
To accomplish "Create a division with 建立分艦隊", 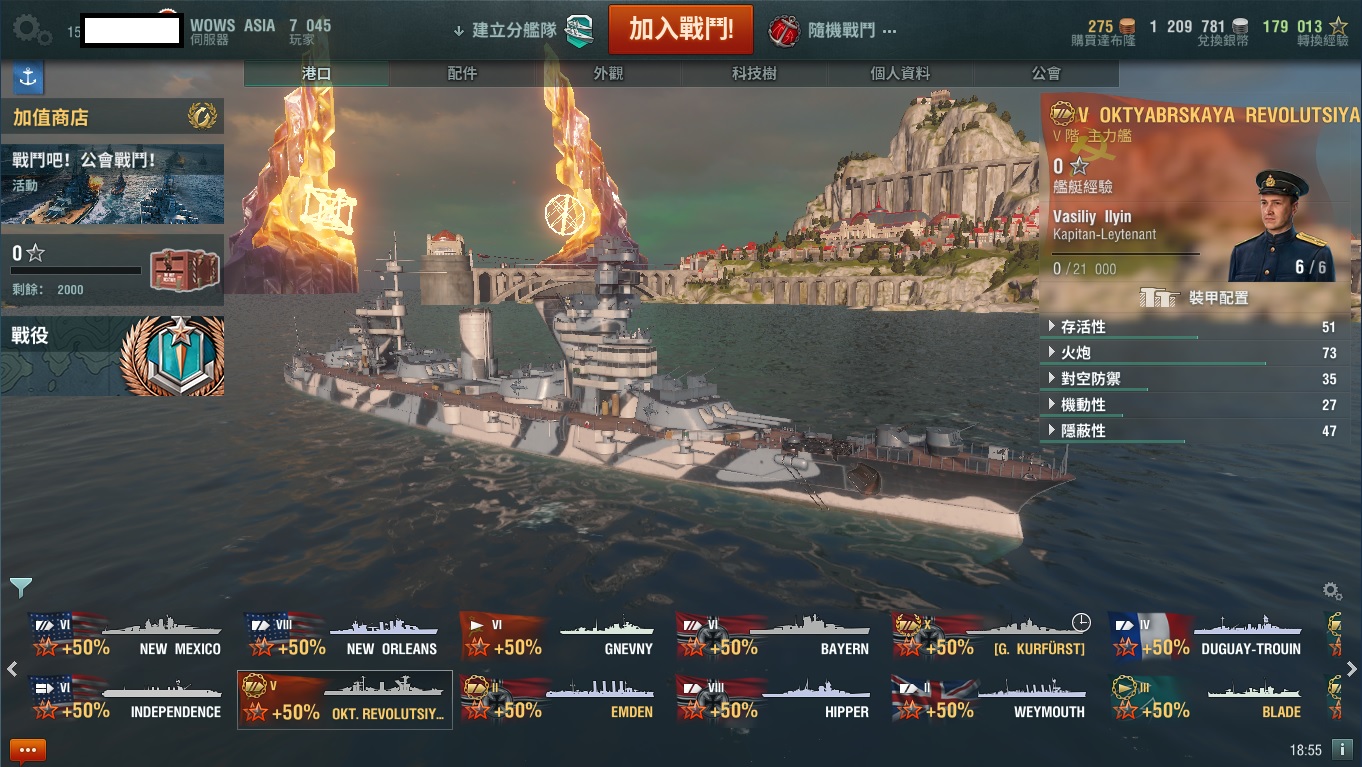I will pos(522,30).
